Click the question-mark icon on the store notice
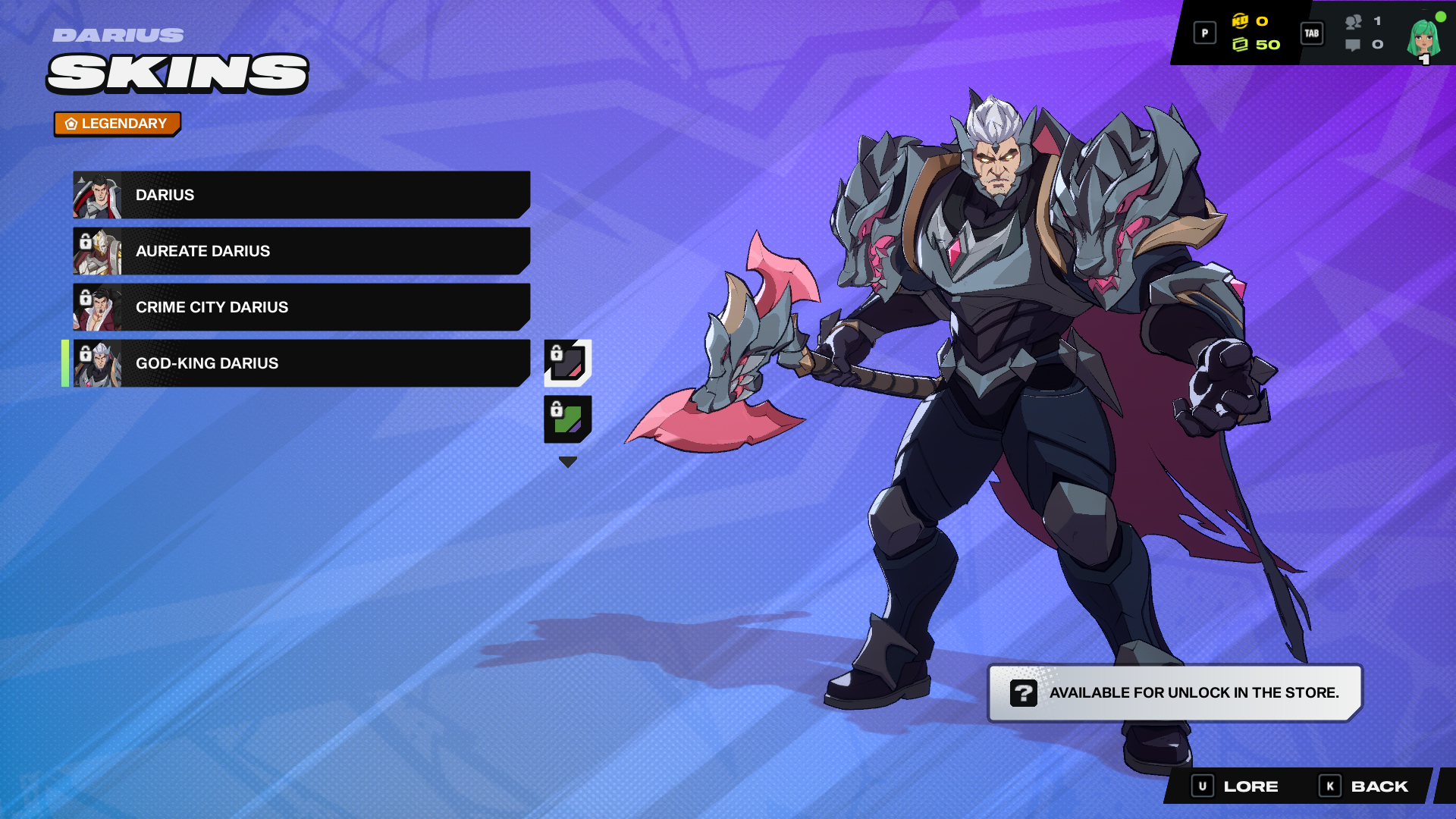The image size is (1456, 819). [x=1025, y=692]
